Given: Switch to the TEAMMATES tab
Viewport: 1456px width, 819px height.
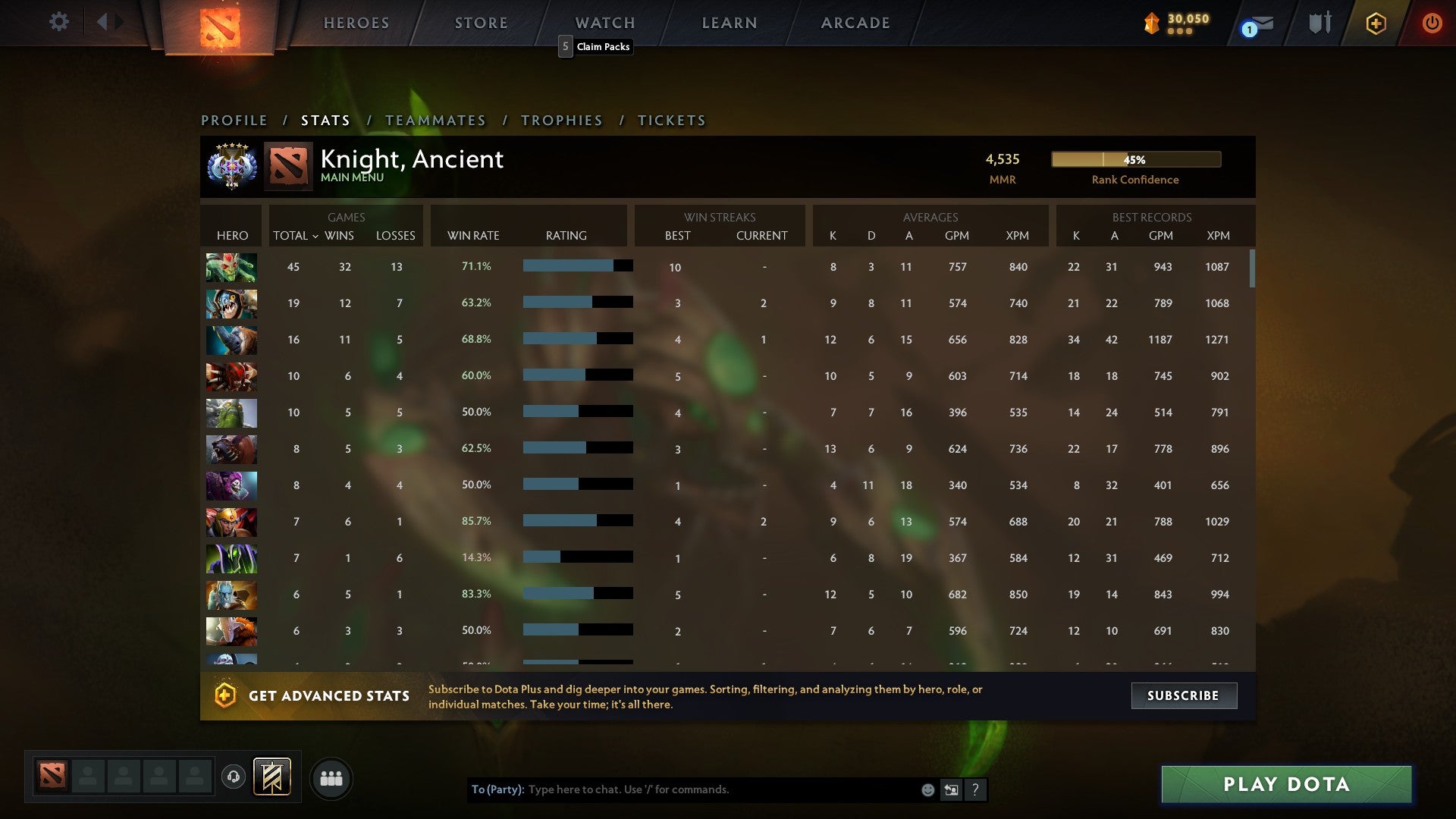Looking at the screenshot, I should (435, 120).
